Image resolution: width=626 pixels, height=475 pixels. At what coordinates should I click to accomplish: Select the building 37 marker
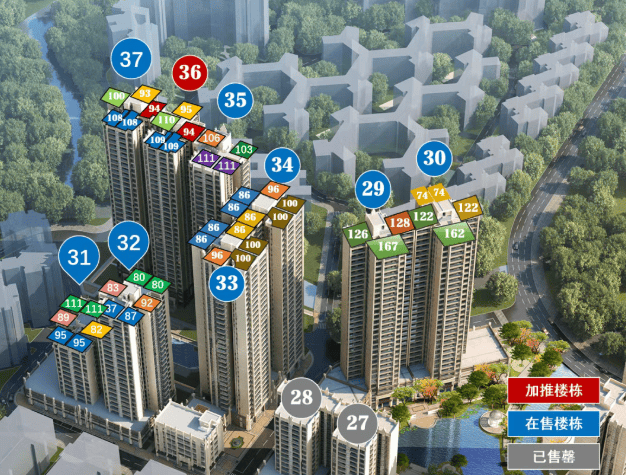point(131,59)
